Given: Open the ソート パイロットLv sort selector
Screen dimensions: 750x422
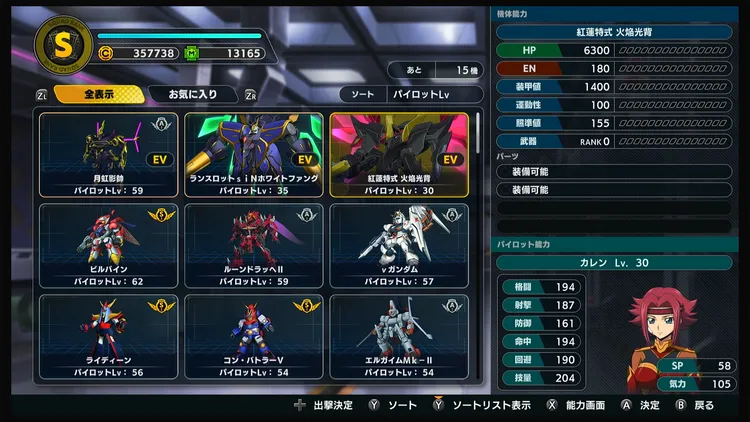Looking at the screenshot, I should point(403,95).
